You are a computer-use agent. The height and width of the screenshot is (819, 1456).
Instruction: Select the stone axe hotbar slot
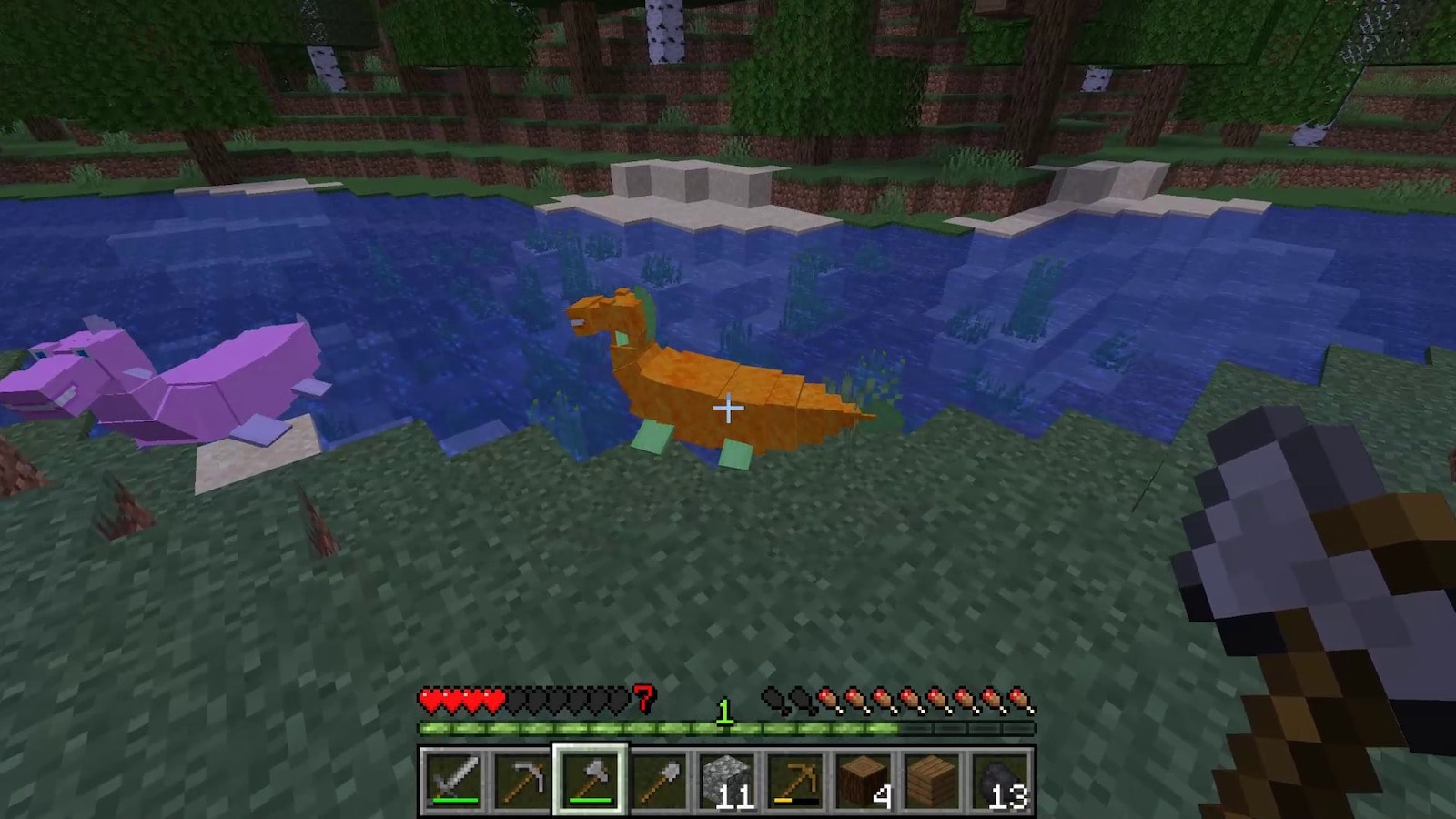(x=590, y=780)
